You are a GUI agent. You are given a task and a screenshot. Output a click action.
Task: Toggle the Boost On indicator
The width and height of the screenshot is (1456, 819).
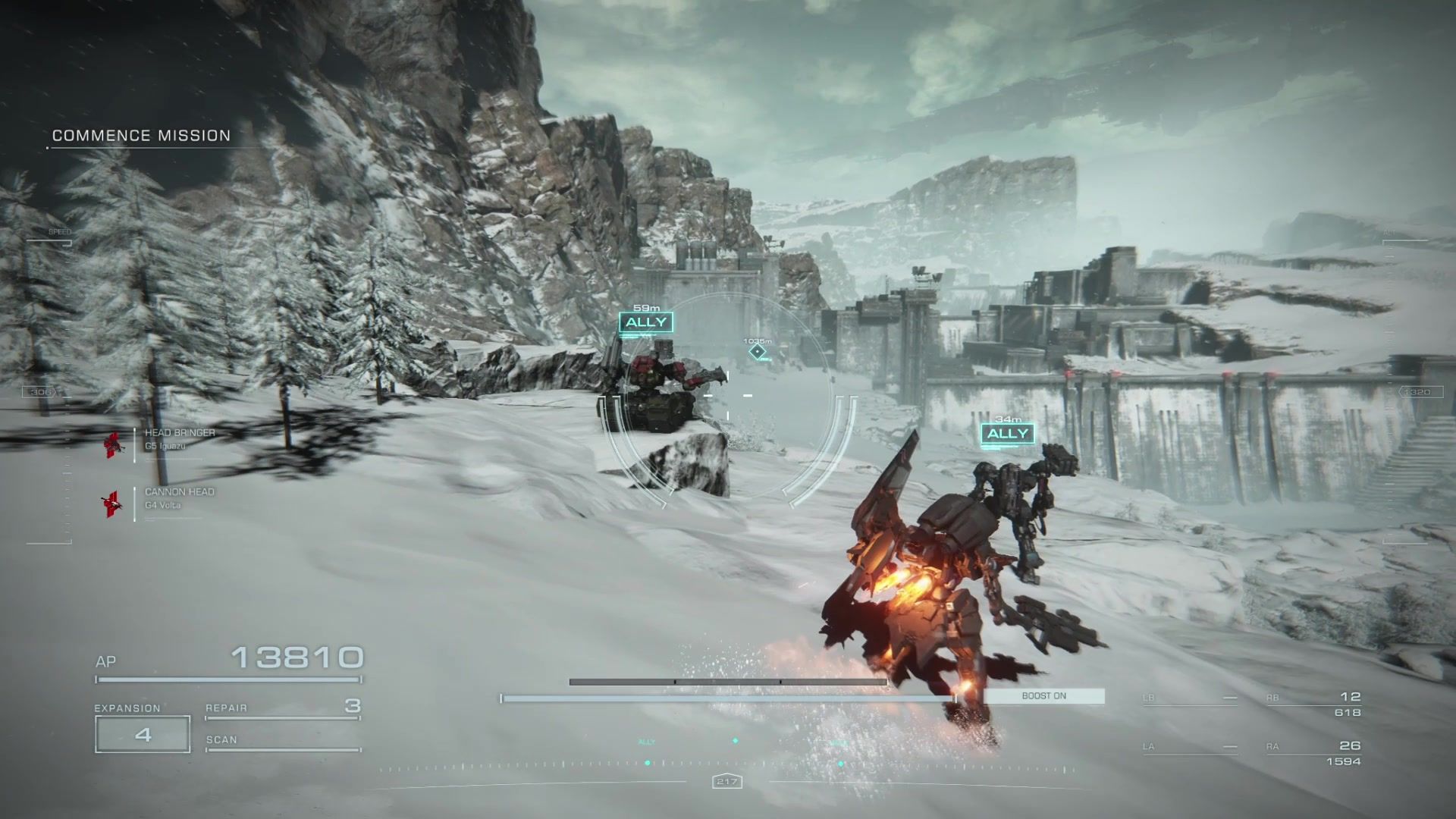coord(1044,696)
